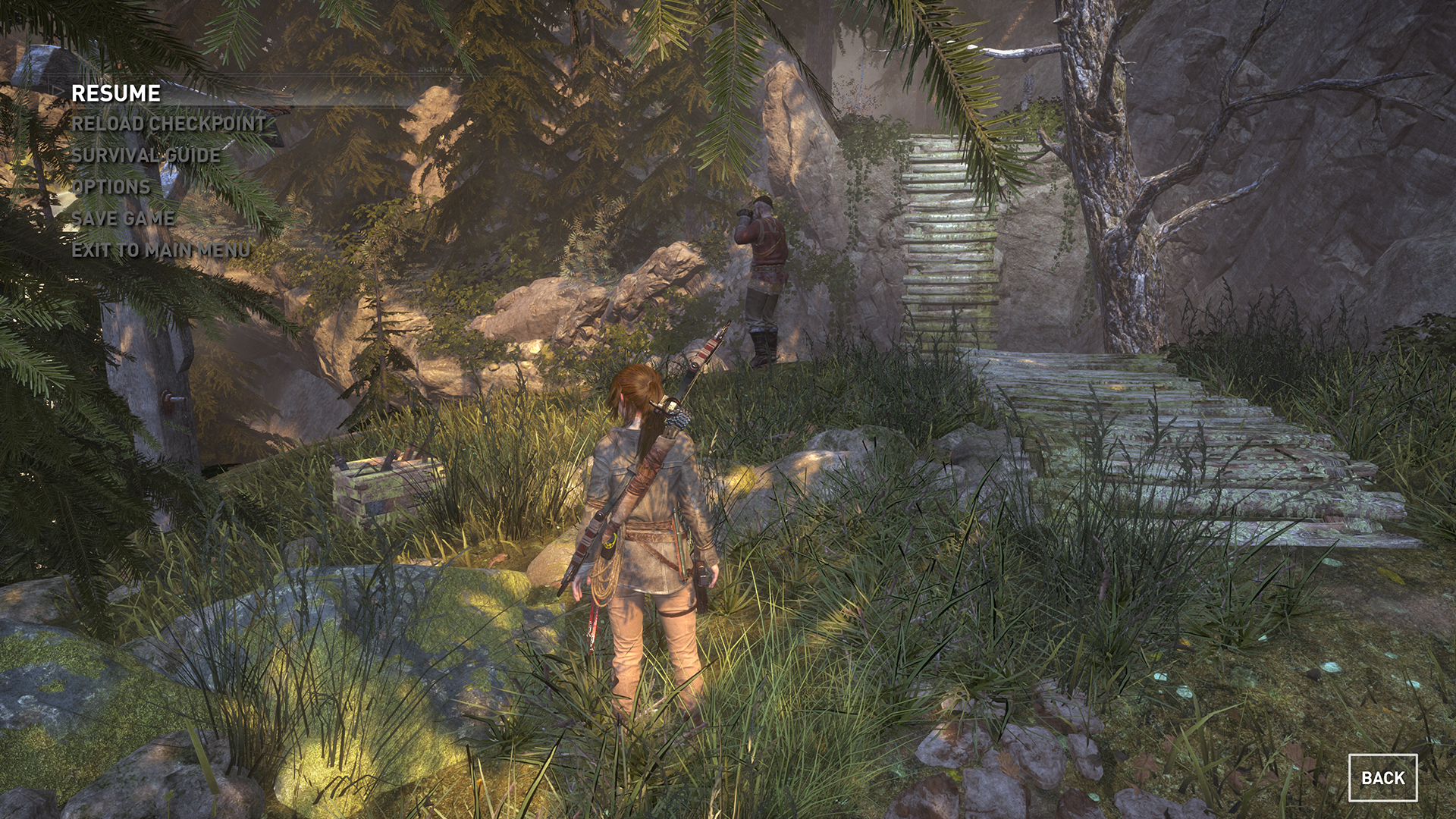Exit to Main Menu
The width and height of the screenshot is (1456, 819).
coord(161,250)
